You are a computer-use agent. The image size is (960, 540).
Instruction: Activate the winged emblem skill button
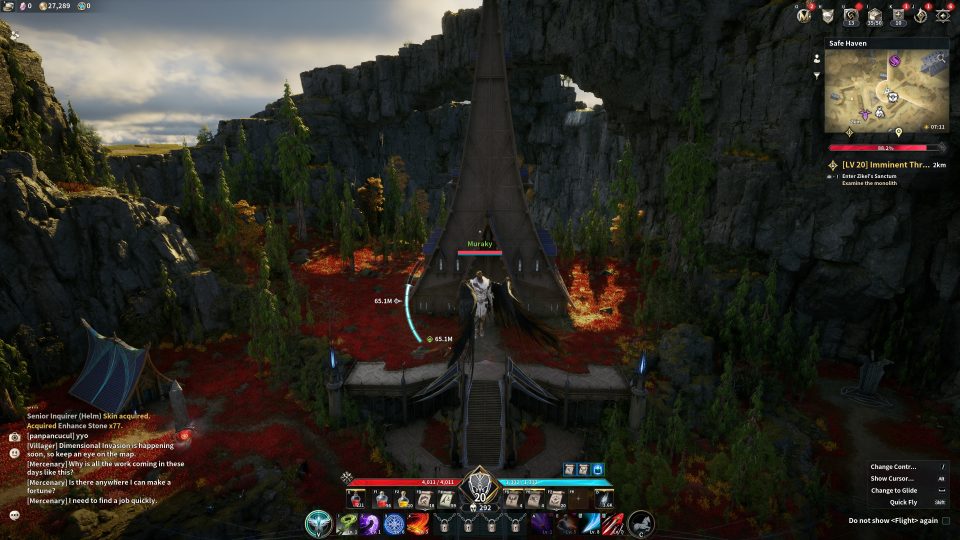click(x=319, y=523)
